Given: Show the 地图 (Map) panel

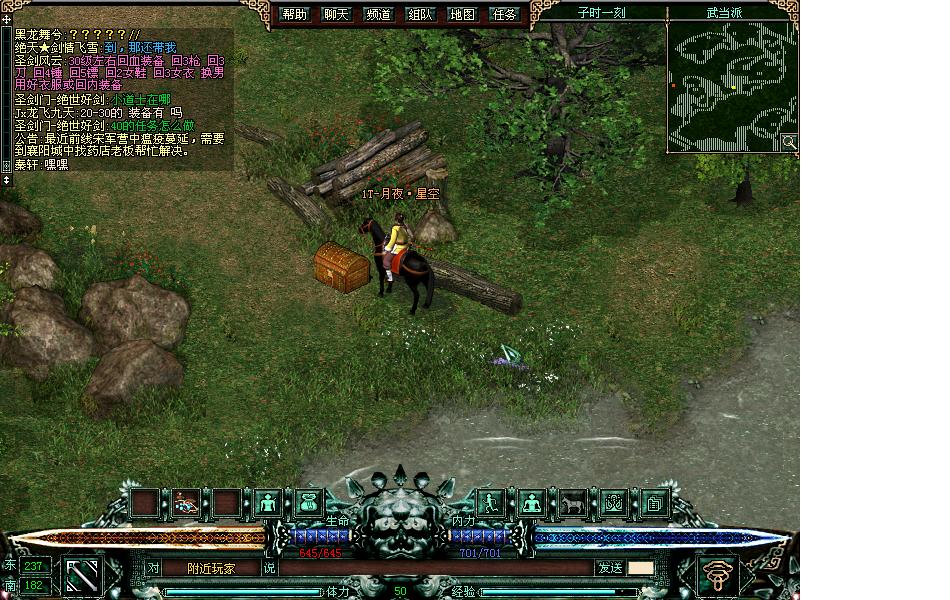Looking at the screenshot, I should [x=462, y=14].
